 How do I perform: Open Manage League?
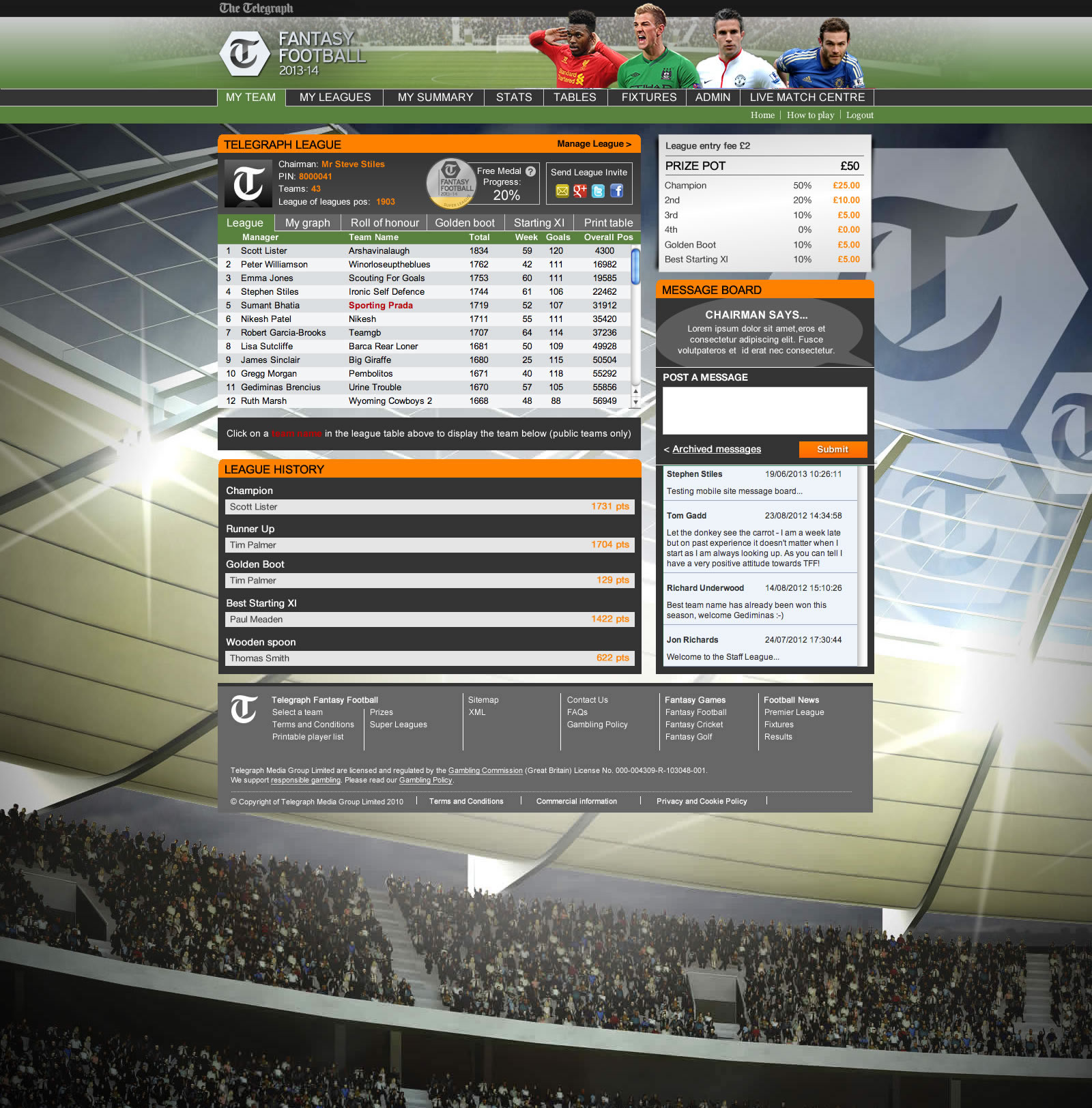(592, 144)
